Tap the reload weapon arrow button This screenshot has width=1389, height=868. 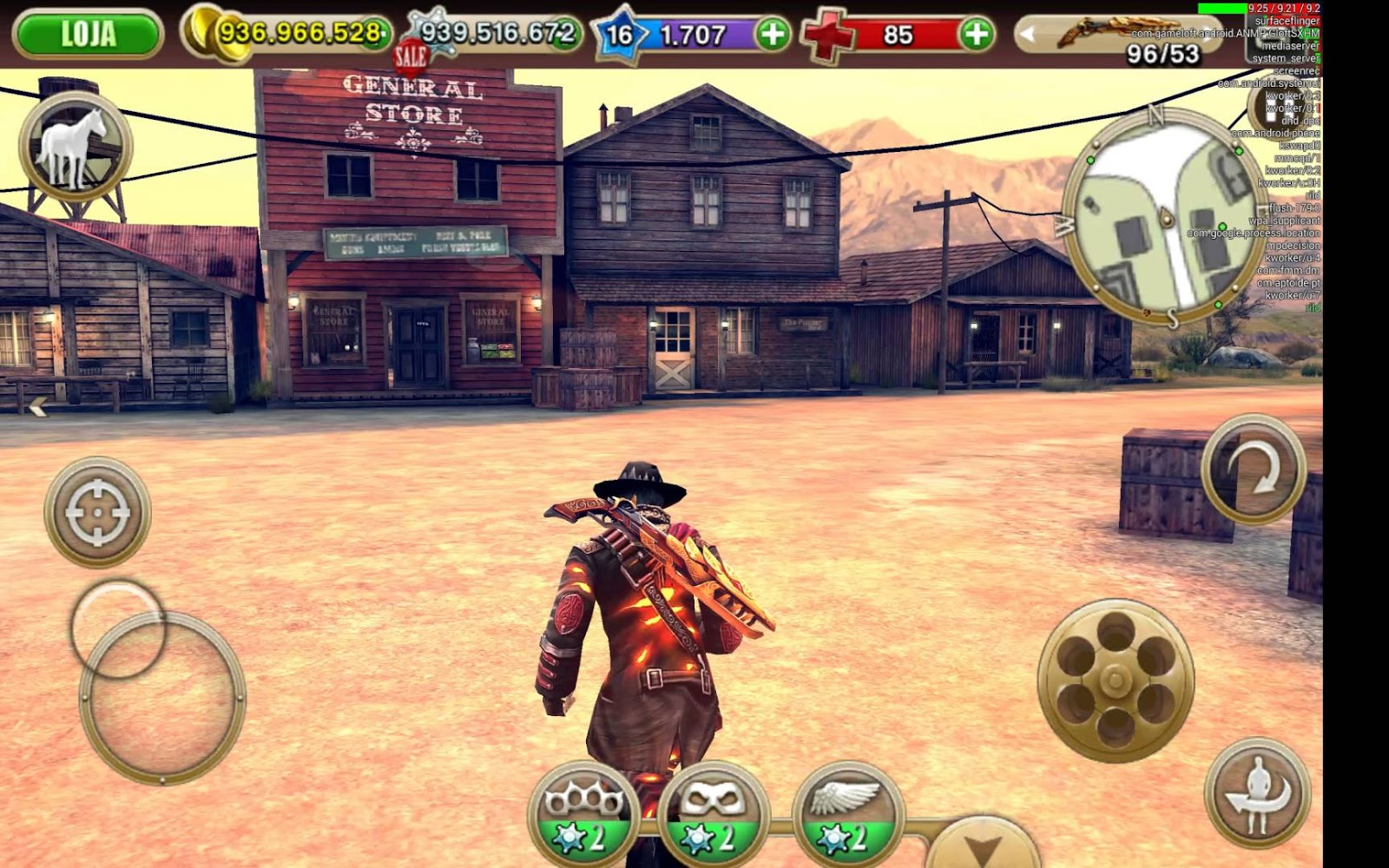coord(1253,469)
